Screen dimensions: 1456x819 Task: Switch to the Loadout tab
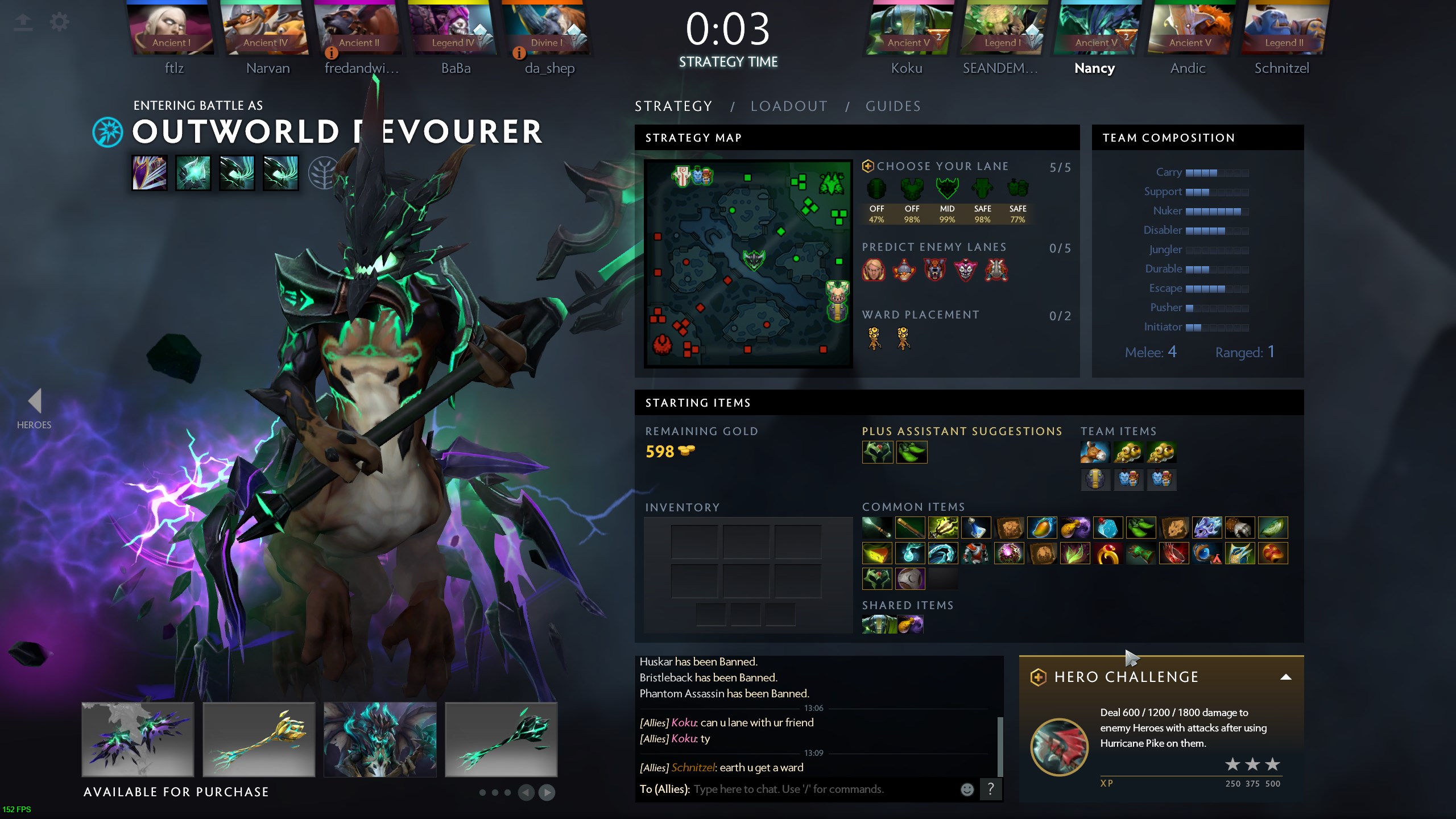pyautogui.click(x=789, y=106)
